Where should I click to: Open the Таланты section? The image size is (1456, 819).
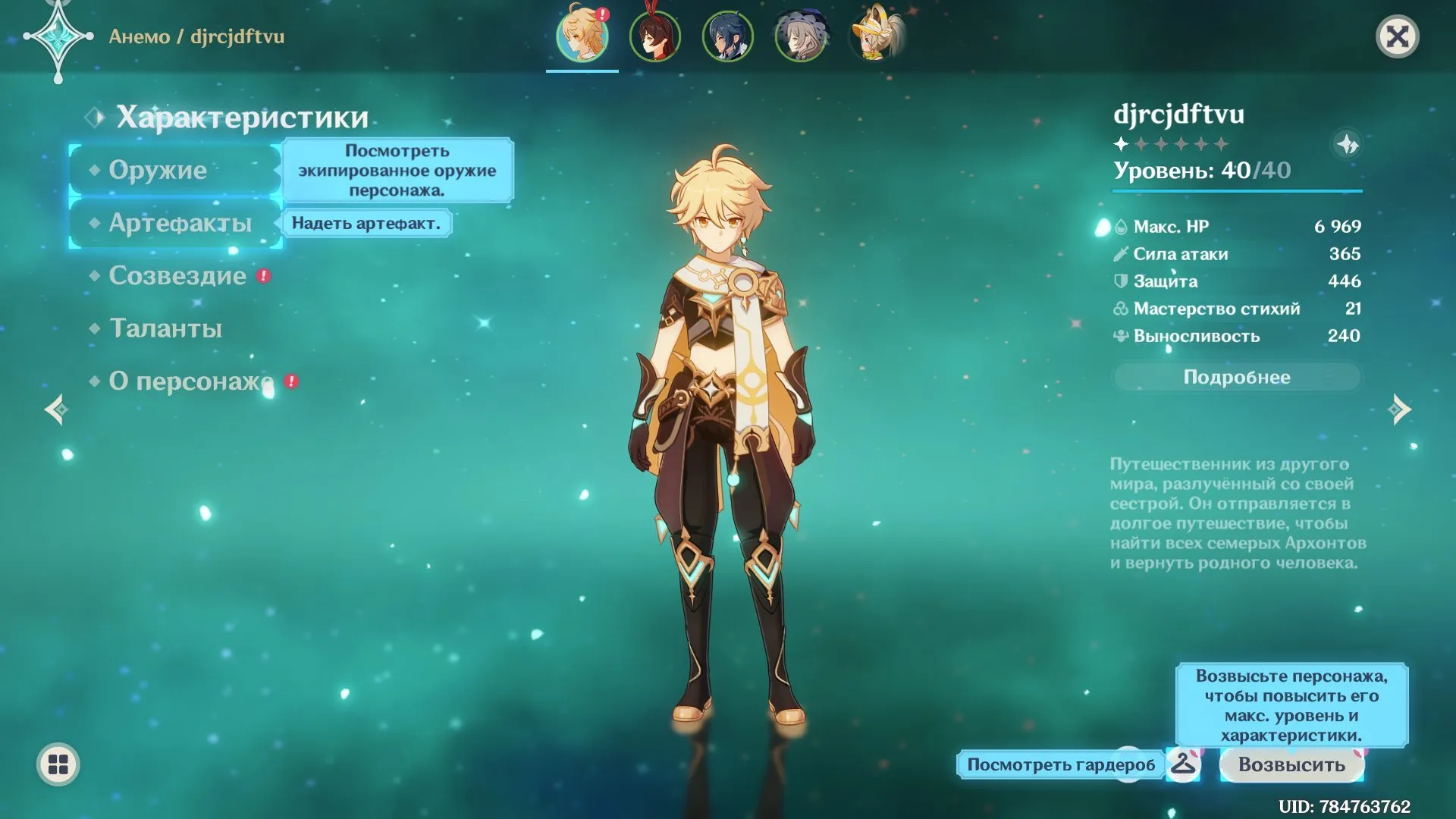pos(165,328)
